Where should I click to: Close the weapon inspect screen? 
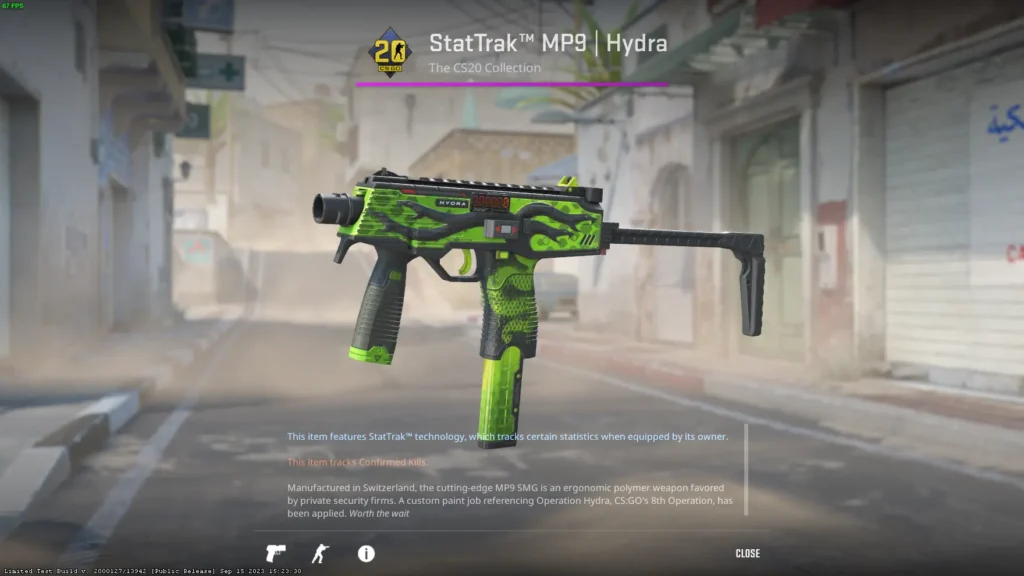(x=747, y=553)
